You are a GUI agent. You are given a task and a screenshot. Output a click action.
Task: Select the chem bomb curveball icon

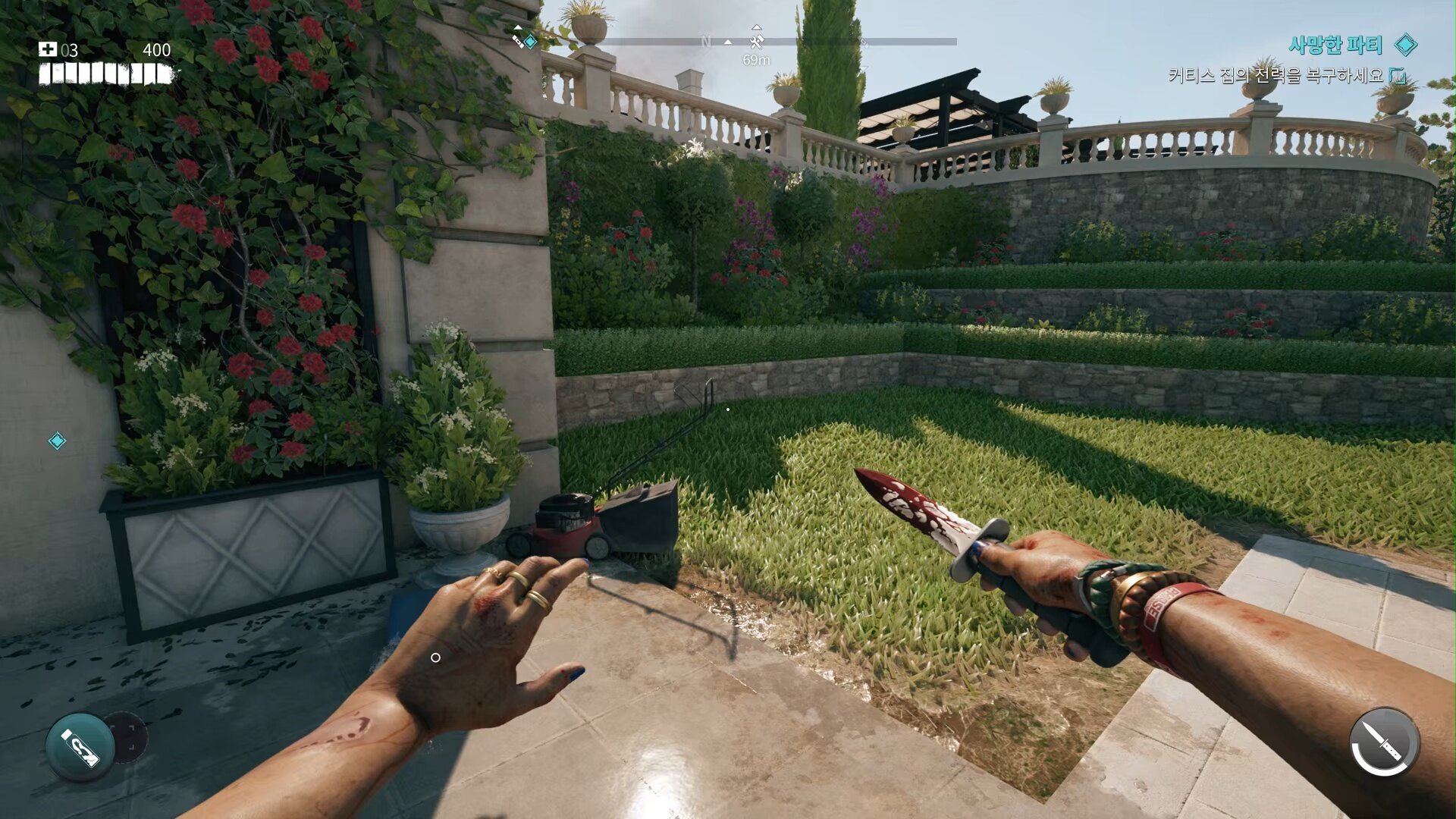80,747
